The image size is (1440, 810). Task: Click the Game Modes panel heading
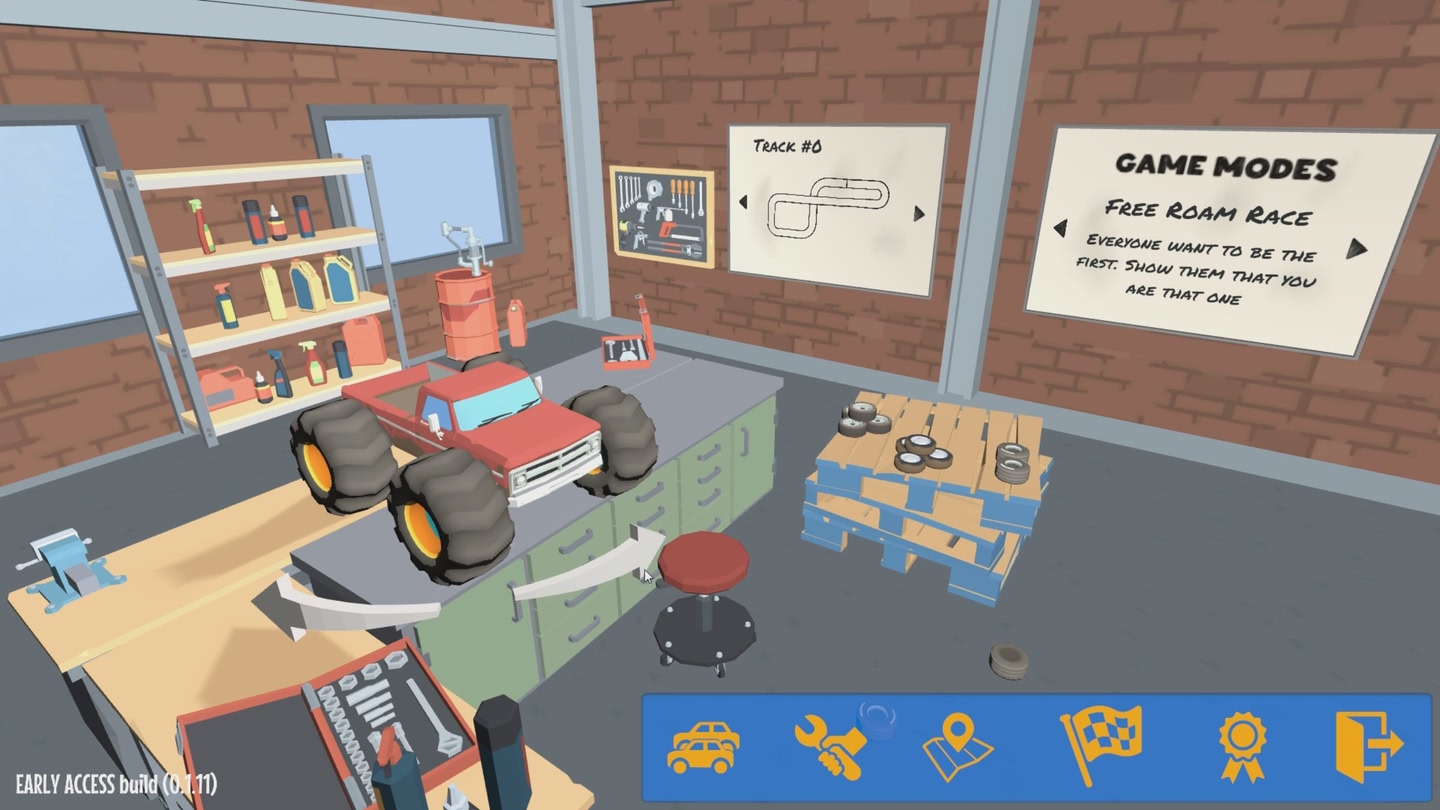[1228, 166]
